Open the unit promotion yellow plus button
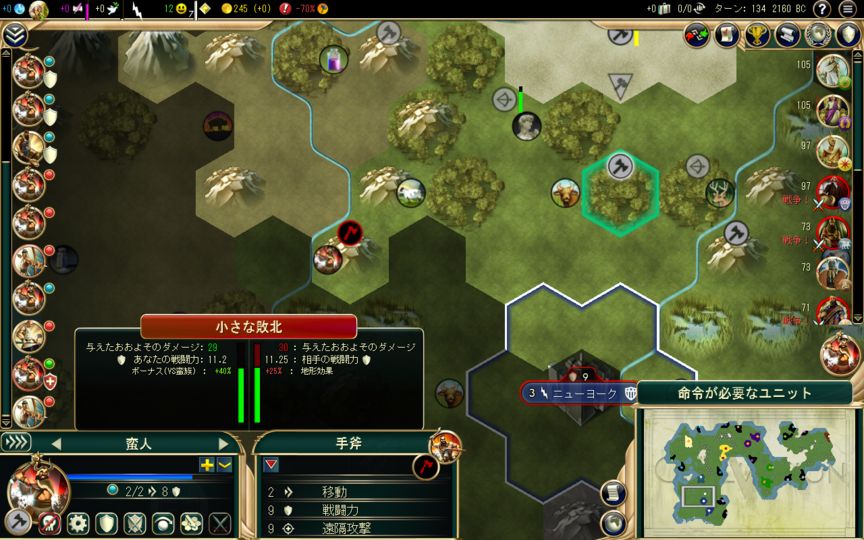Image resolution: width=864 pixels, height=540 pixels. click(207, 464)
